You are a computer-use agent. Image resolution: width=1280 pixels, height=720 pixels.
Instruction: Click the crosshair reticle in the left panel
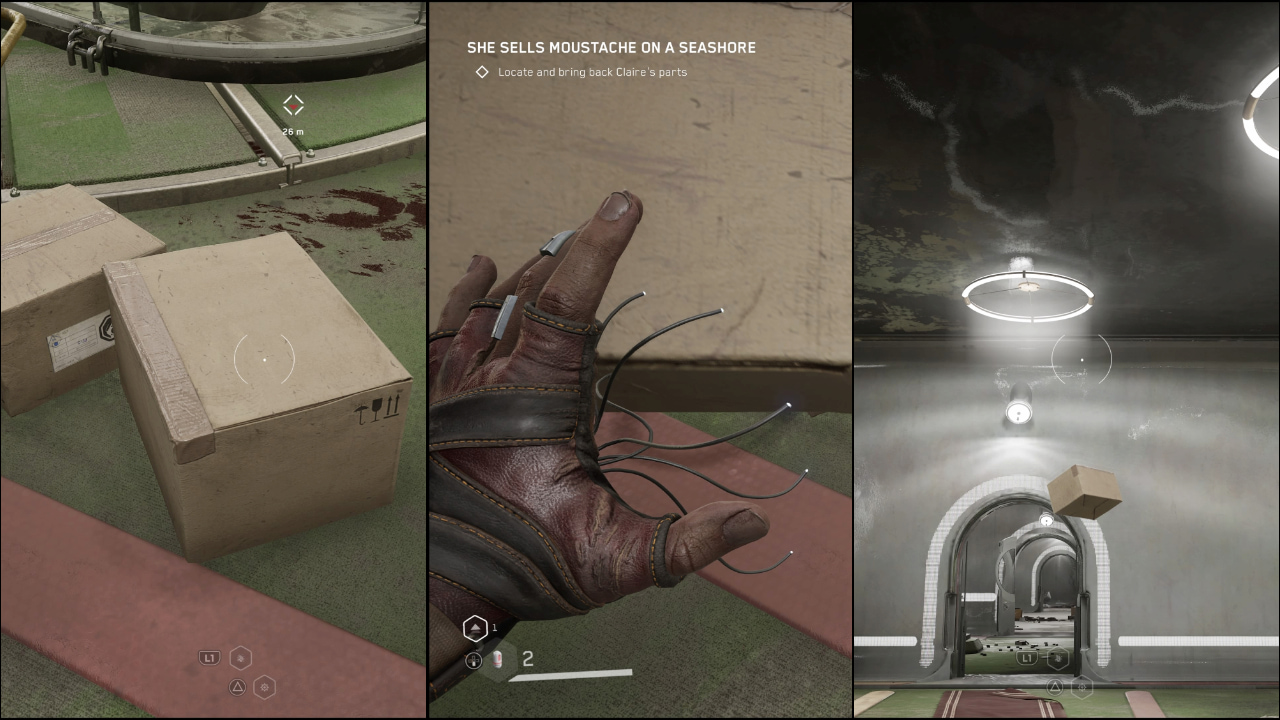[x=263, y=360]
